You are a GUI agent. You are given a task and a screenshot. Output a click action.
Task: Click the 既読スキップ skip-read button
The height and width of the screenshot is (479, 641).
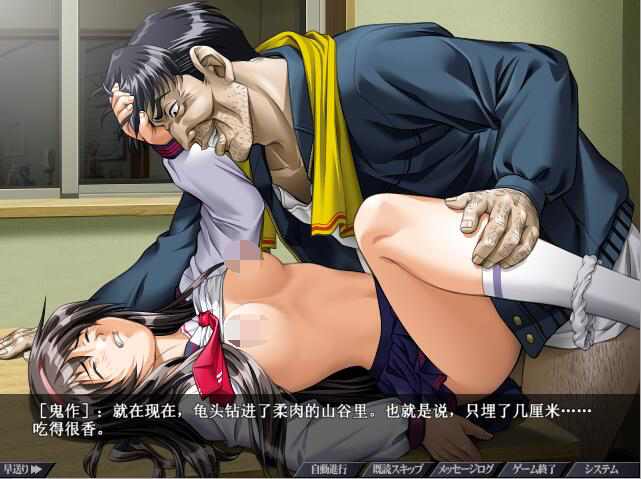(x=397, y=469)
